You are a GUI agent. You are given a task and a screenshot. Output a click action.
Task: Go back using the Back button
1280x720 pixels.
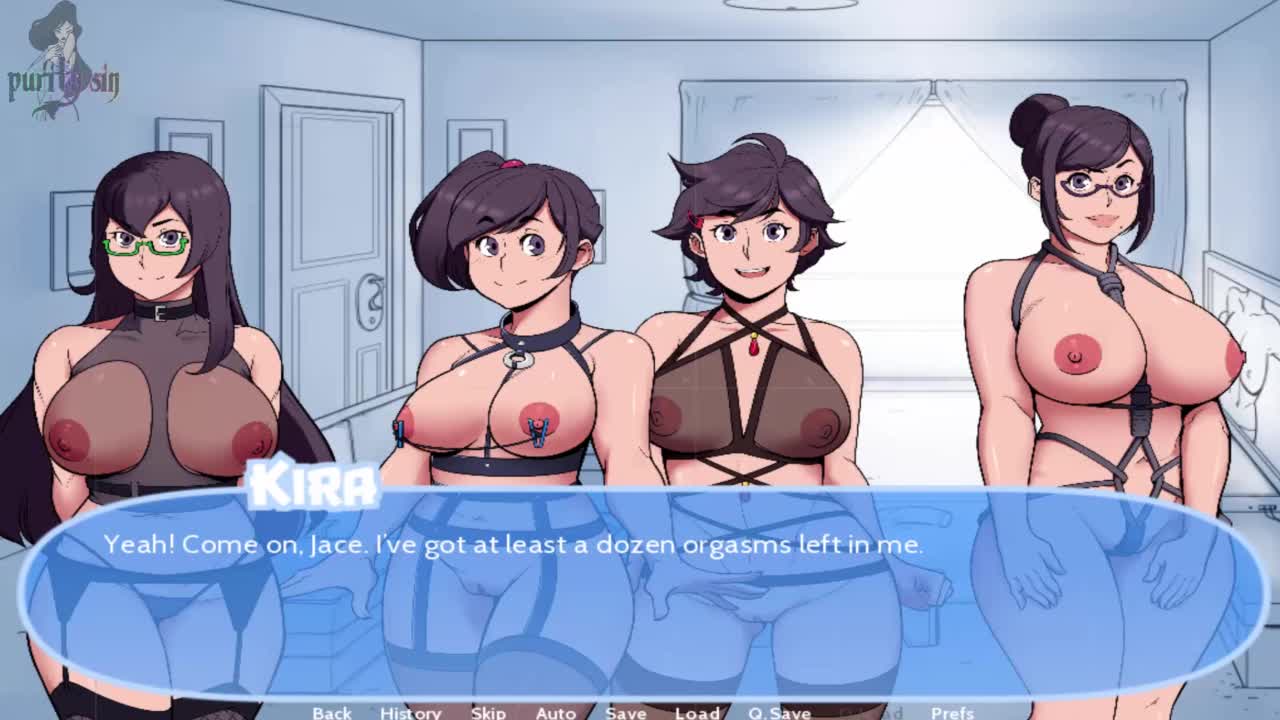coord(332,712)
